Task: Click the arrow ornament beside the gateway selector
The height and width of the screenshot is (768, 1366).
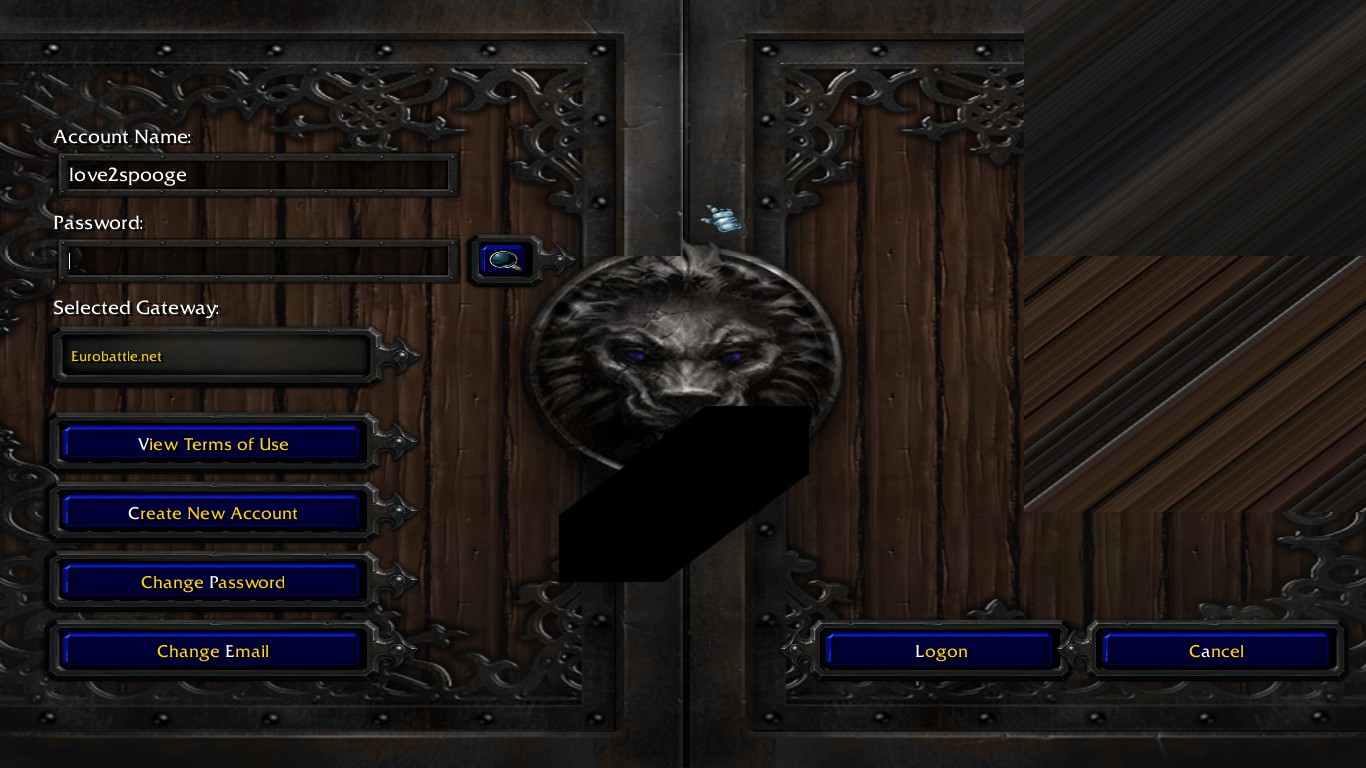Action: pyautogui.click(x=399, y=354)
